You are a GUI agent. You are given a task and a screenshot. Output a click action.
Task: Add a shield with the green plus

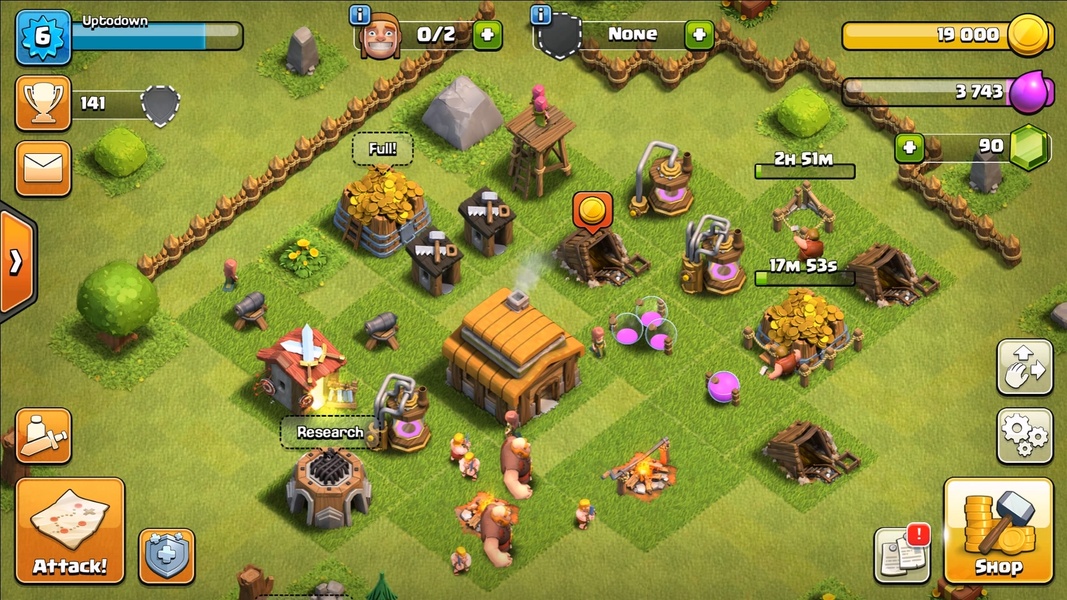pos(698,35)
